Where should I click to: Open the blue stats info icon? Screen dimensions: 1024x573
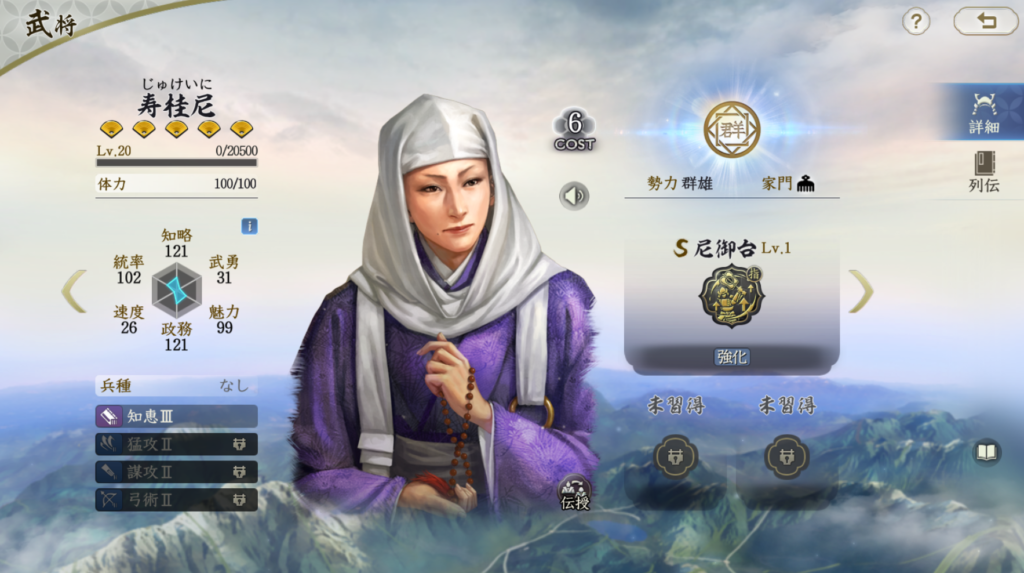(249, 226)
